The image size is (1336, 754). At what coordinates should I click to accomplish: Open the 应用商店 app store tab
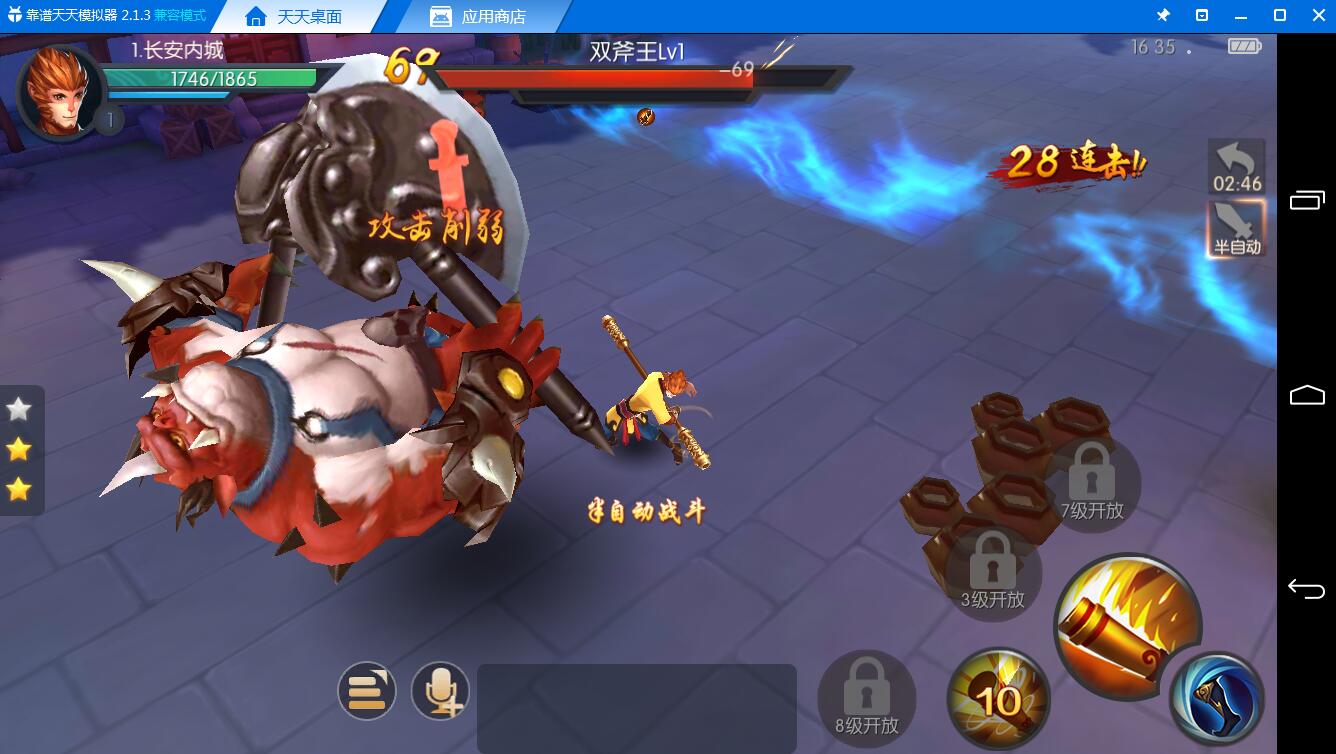coord(479,17)
